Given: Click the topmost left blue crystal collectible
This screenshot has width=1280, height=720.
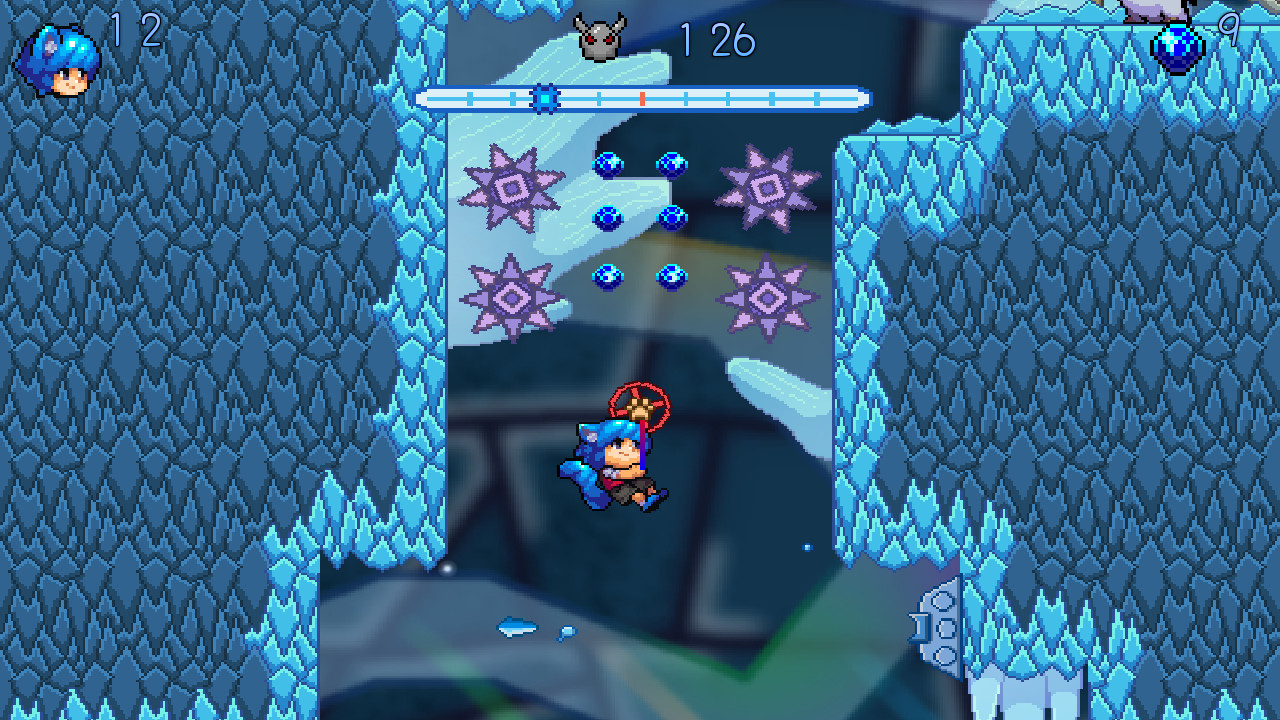Looking at the screenshot, I should tap(609, 165).
